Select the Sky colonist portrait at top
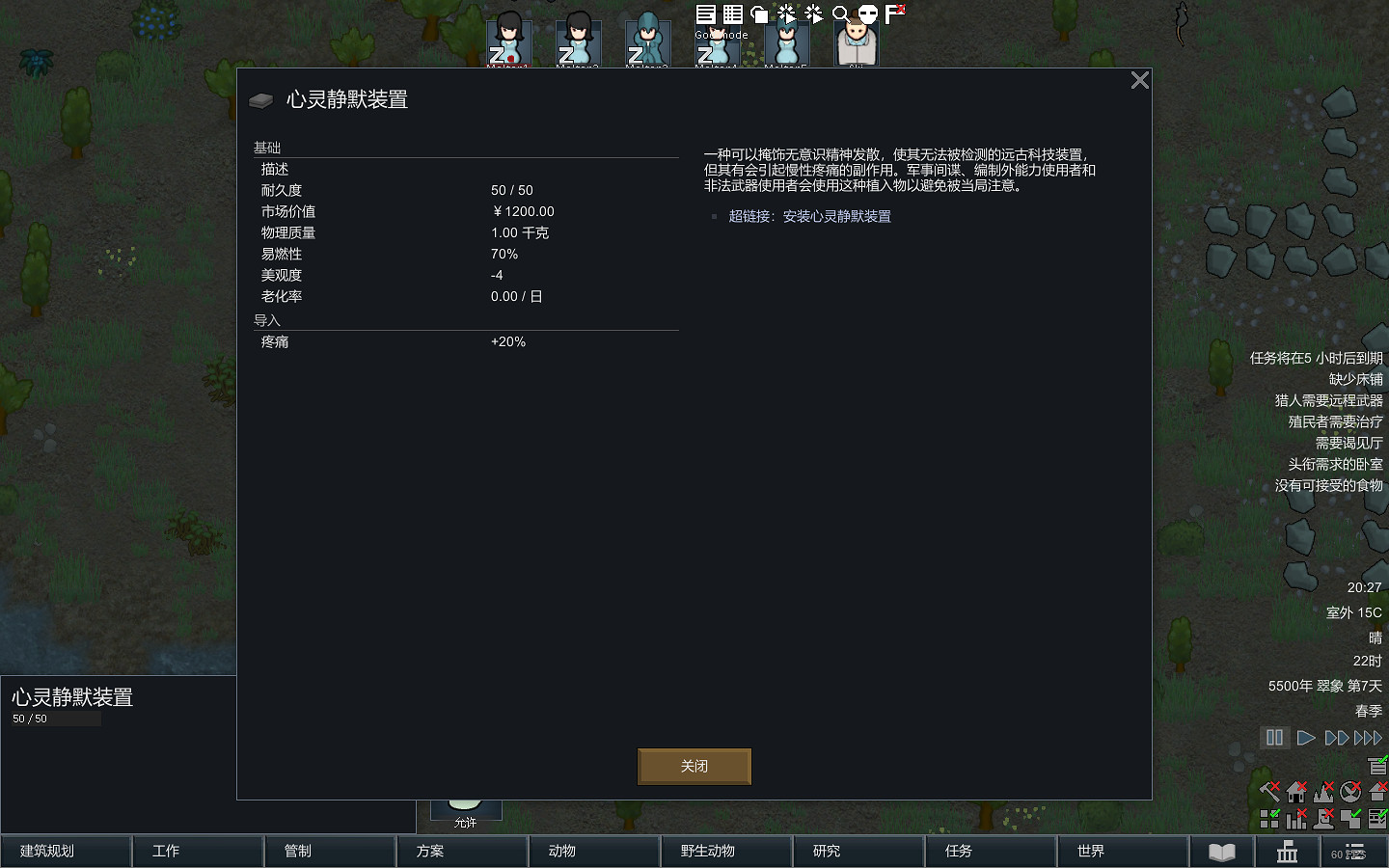 point(857,39)
